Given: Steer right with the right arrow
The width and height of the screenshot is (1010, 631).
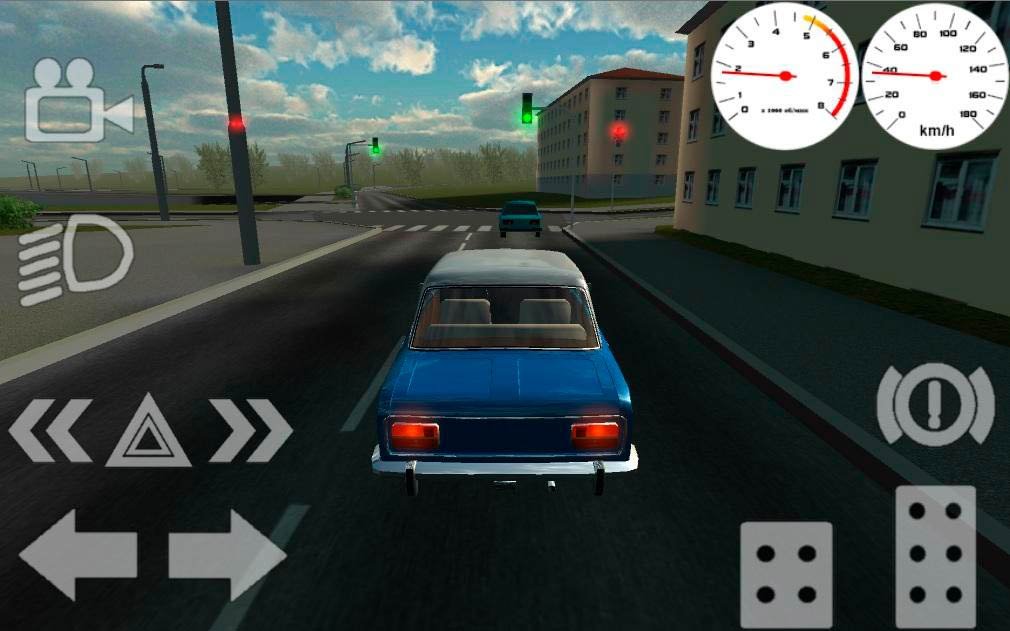Looking at the screenshot, I should [228, 553].
